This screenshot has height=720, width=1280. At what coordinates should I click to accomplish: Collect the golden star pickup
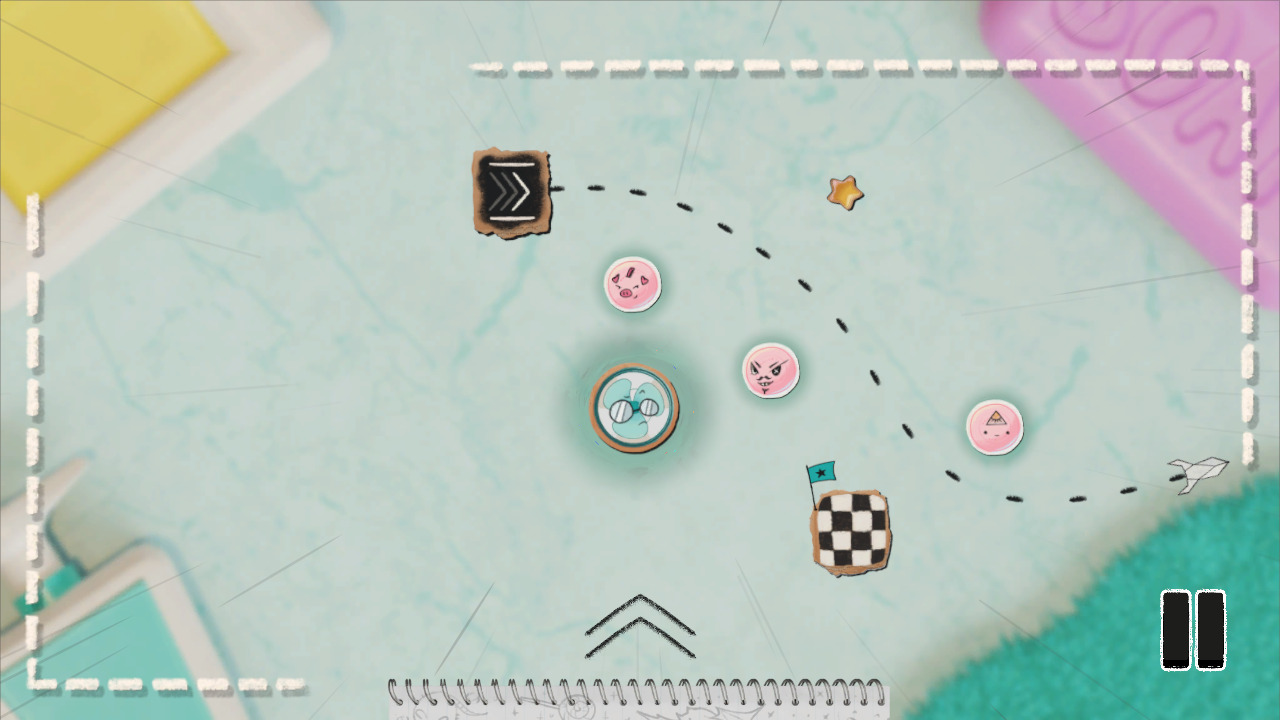(x=843, y=191)
